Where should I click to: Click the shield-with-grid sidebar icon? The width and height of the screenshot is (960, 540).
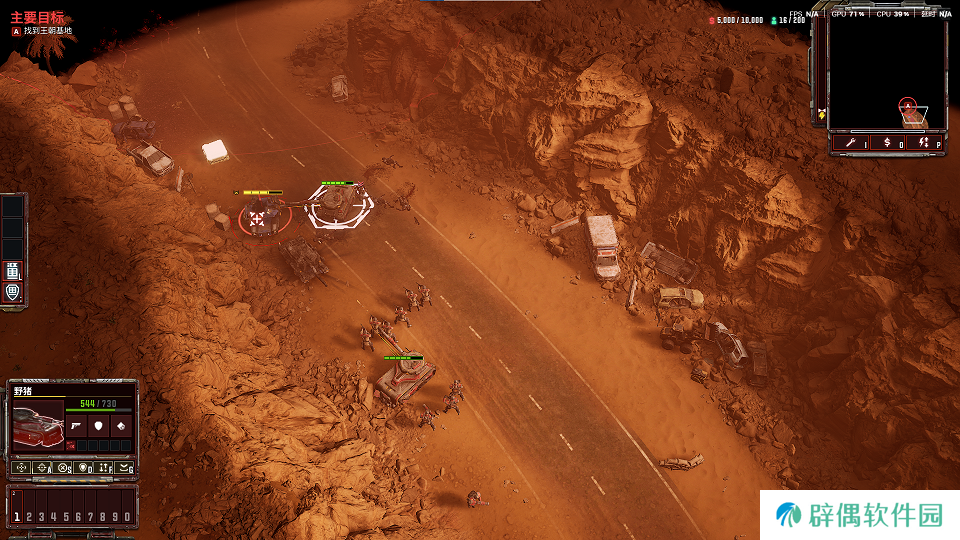click(x=13, y=292)
